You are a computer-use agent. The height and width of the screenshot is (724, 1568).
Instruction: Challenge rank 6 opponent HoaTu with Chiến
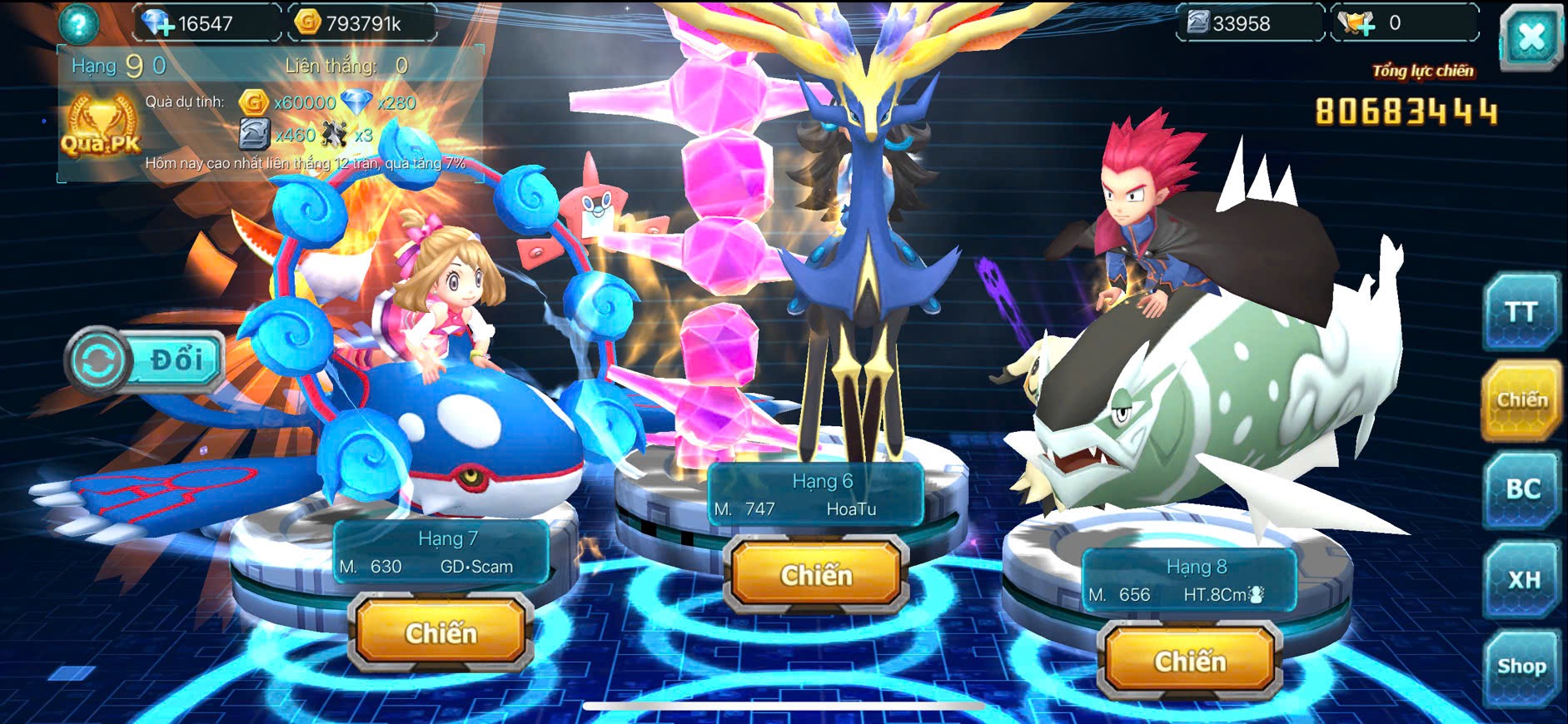point(816,575)
